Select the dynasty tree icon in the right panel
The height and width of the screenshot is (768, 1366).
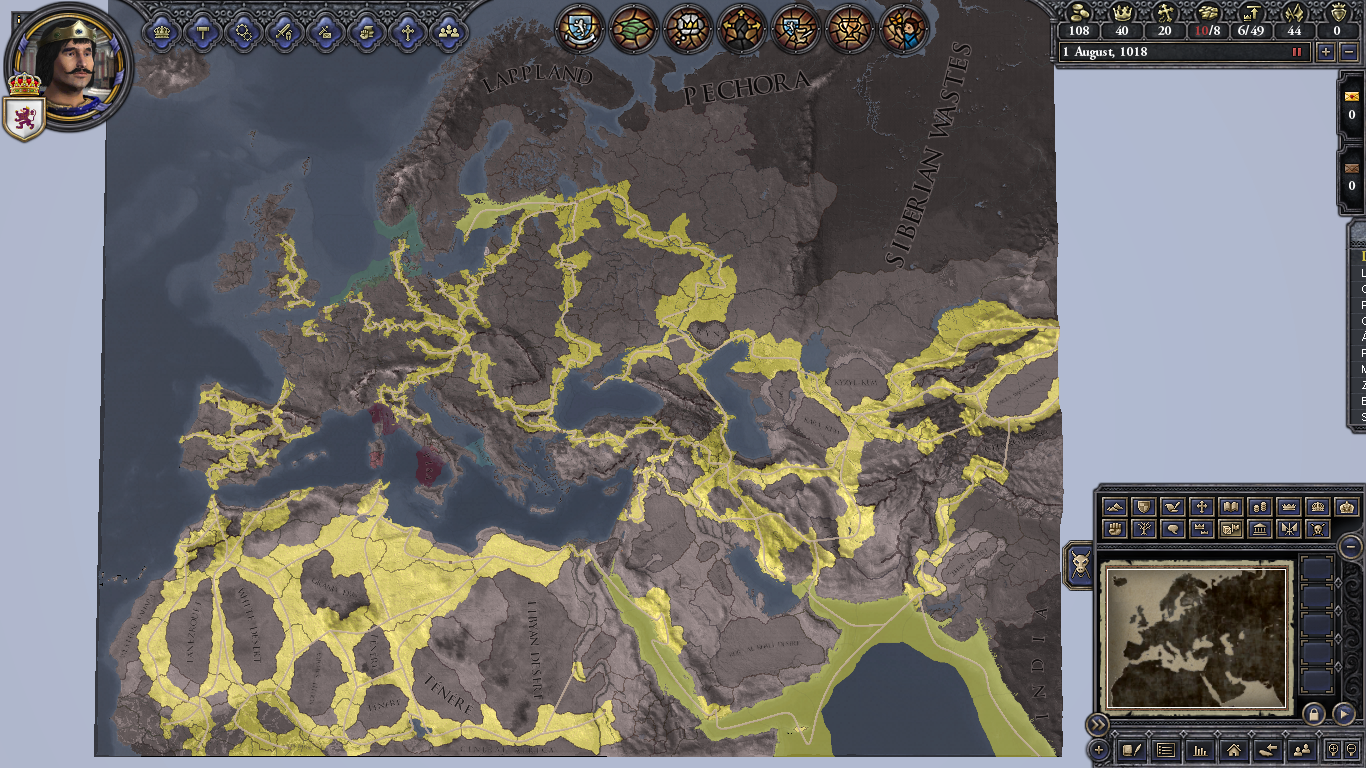pos(1143,528)
